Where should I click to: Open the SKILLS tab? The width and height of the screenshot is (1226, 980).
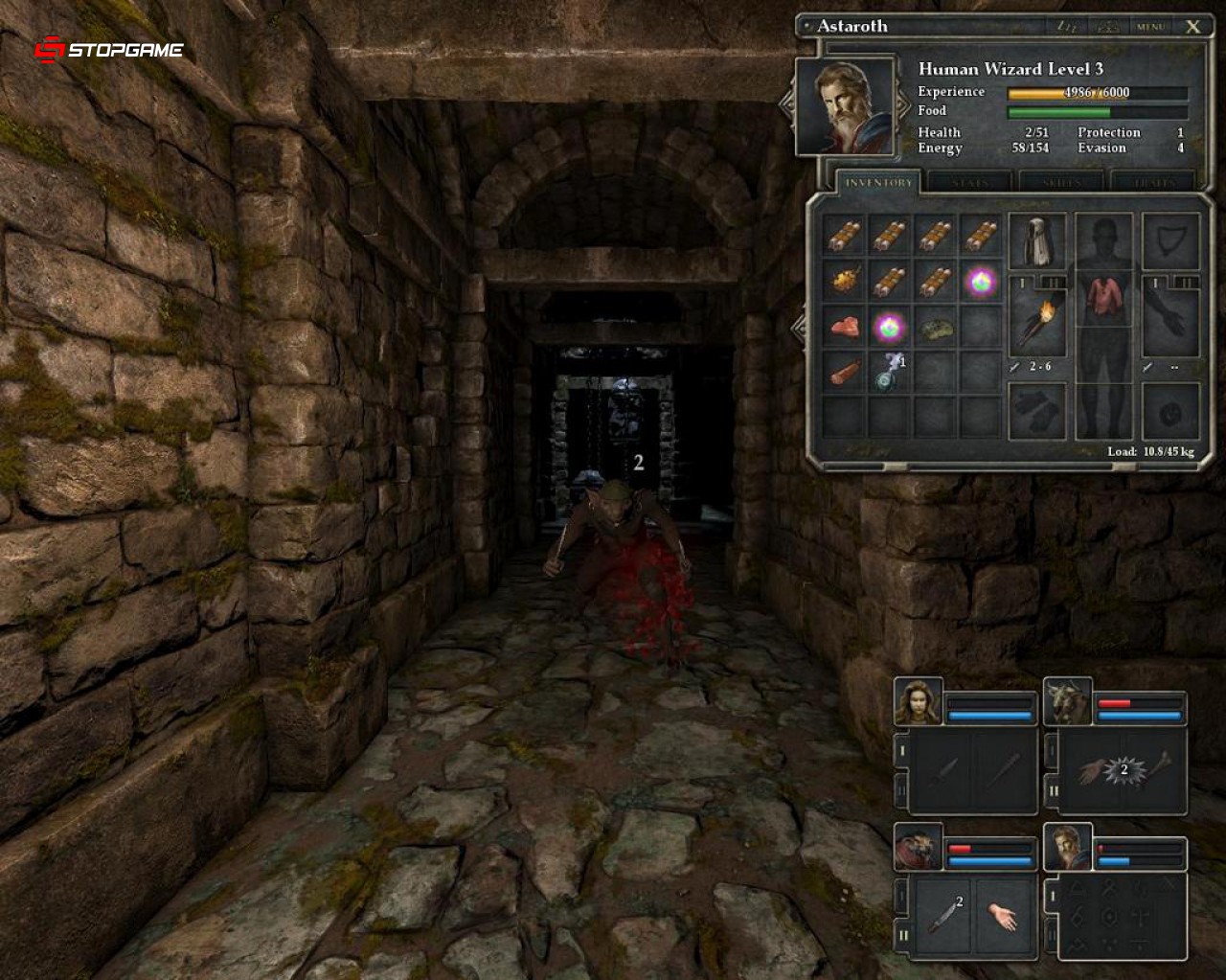(1063, 182)
